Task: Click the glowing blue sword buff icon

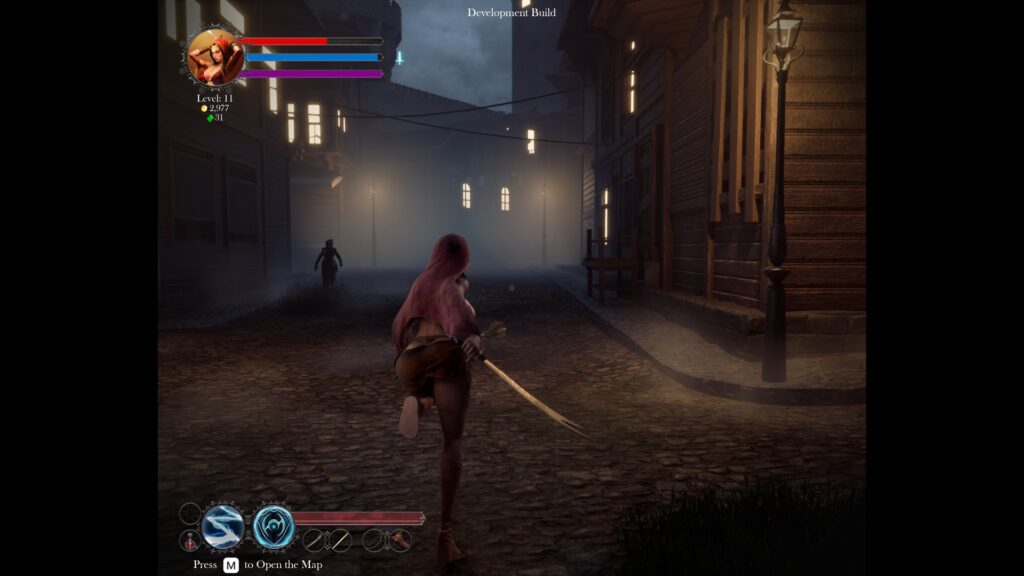Action: coord(399,58)
